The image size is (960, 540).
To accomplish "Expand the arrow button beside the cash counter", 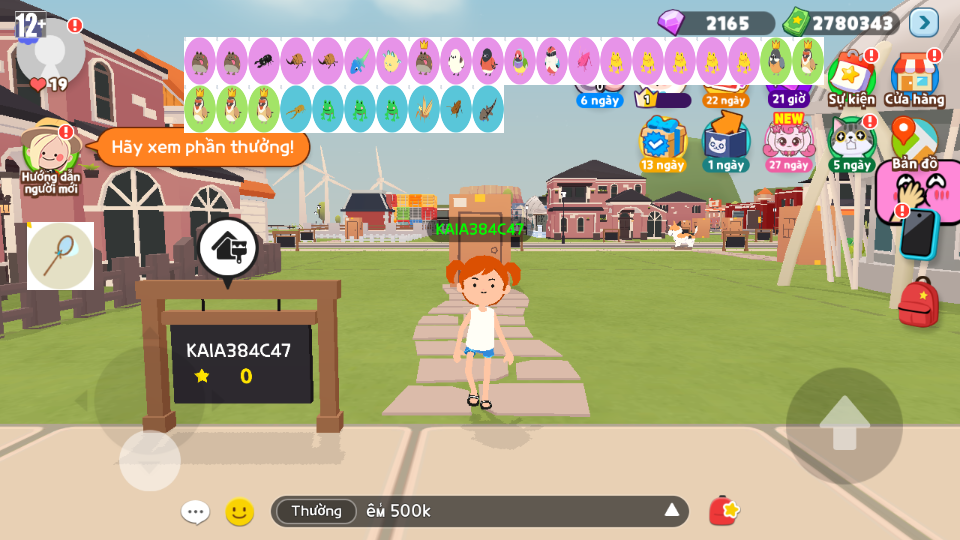I will [x=924, y=22].
